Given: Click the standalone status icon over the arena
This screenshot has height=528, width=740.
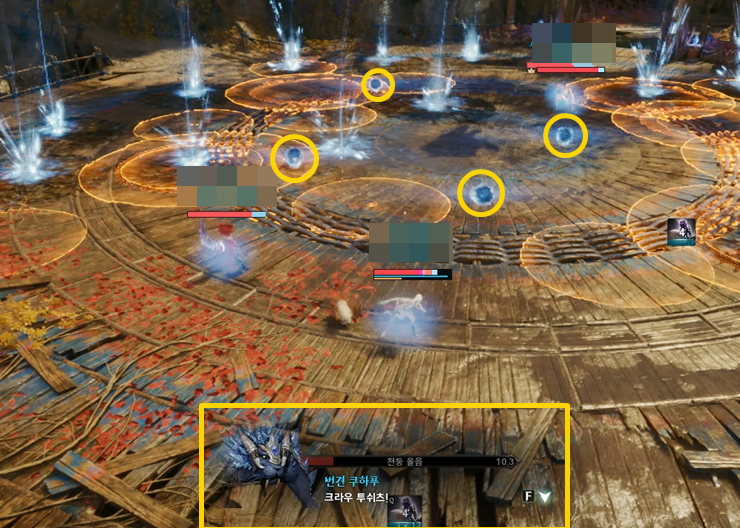Looking at the screenshot, I should (x=682, y=231).
